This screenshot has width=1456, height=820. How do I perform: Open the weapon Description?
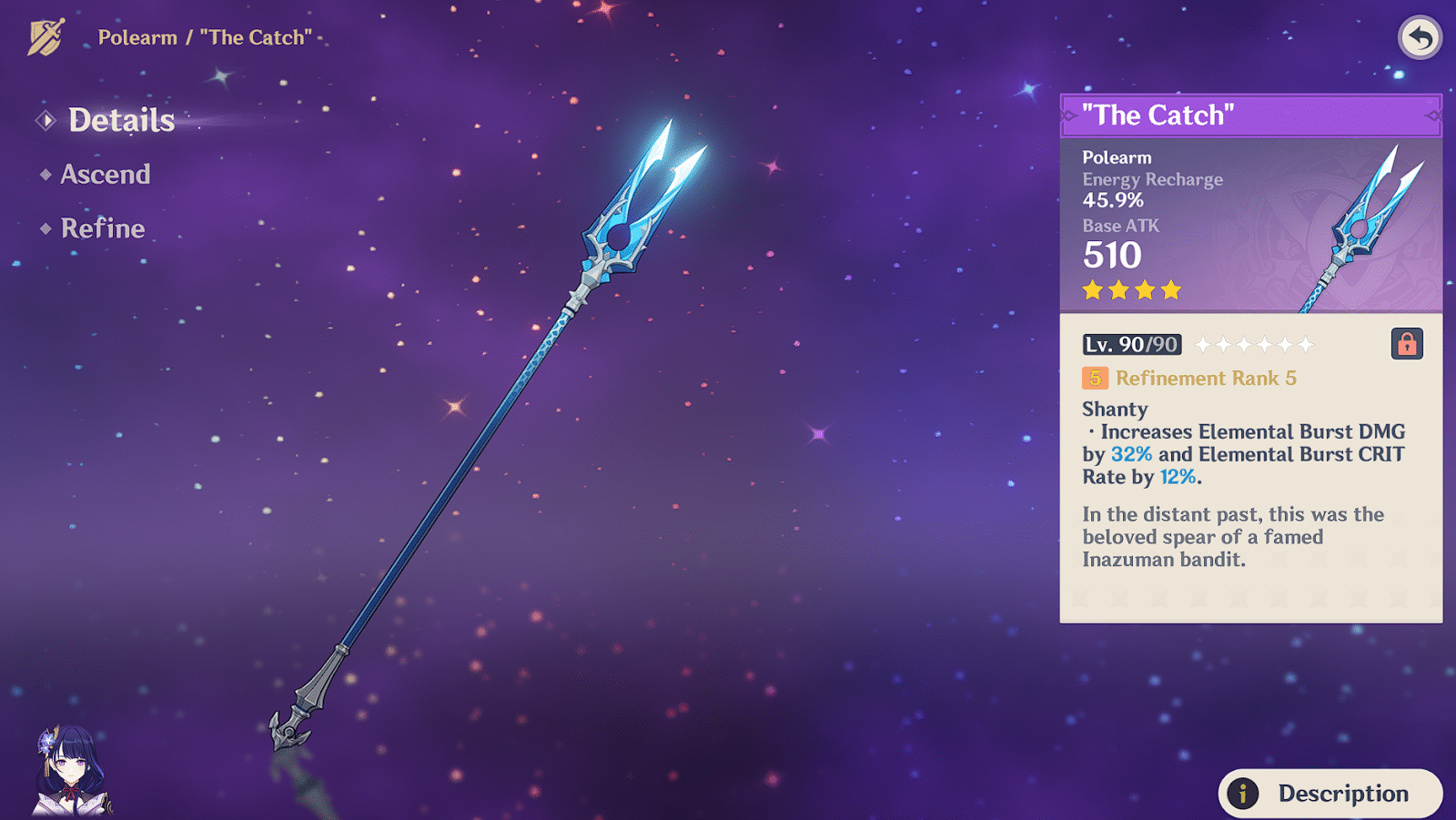coord(1330,793)
